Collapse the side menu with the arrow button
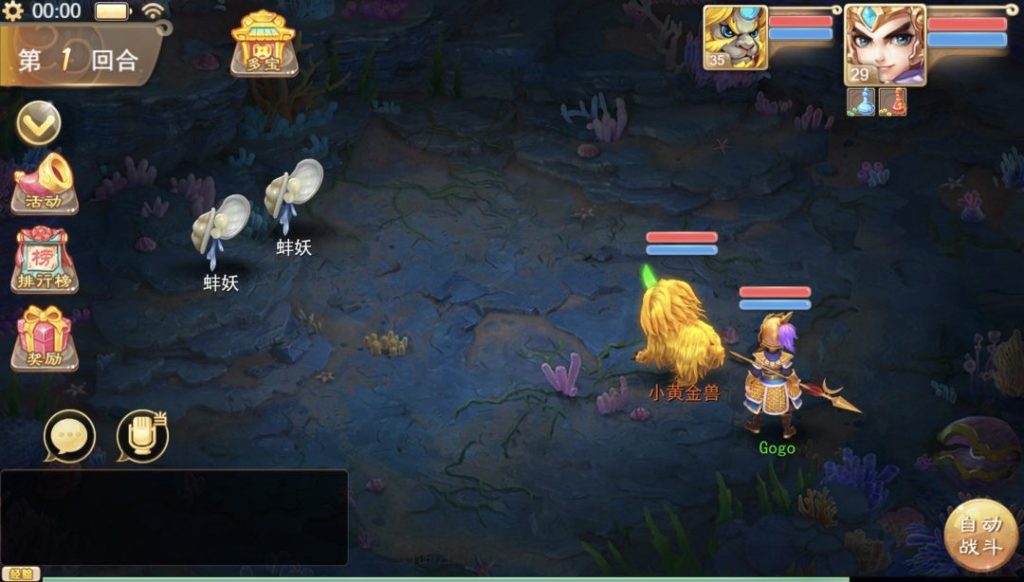 [39, 123]
